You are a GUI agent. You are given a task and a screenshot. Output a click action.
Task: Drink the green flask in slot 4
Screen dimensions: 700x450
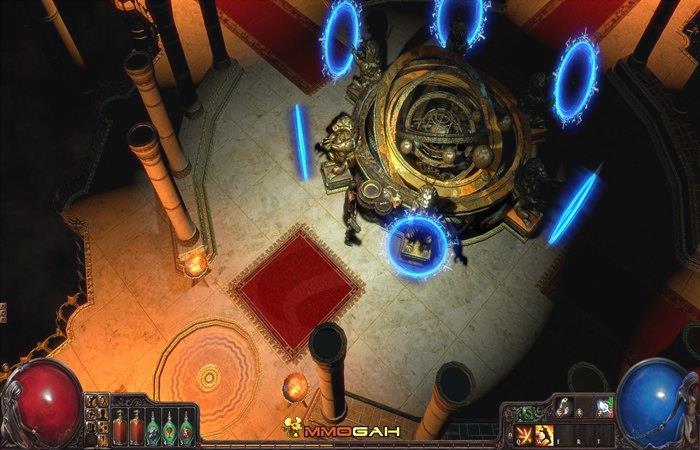pyautogui.click(x=169, y=426)
